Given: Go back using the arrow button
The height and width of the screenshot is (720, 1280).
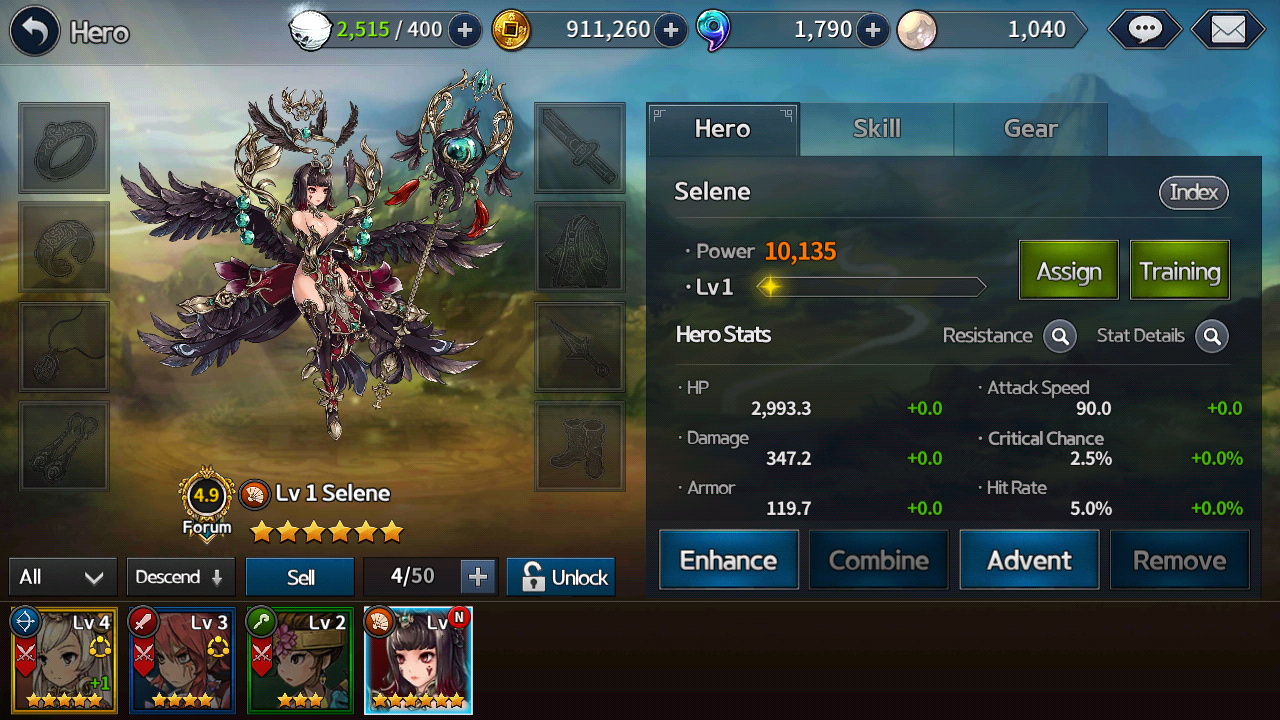Looking at the screenshot, I should coord(35,32).
